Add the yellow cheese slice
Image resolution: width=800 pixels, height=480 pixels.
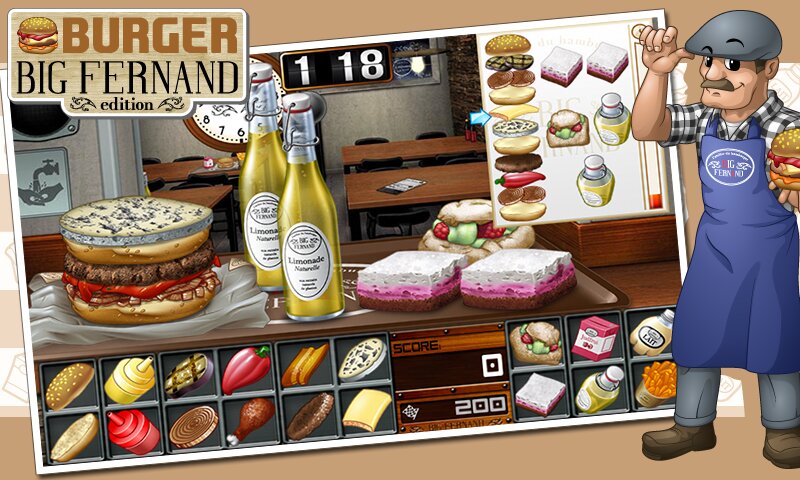click(x=367, y=409)
